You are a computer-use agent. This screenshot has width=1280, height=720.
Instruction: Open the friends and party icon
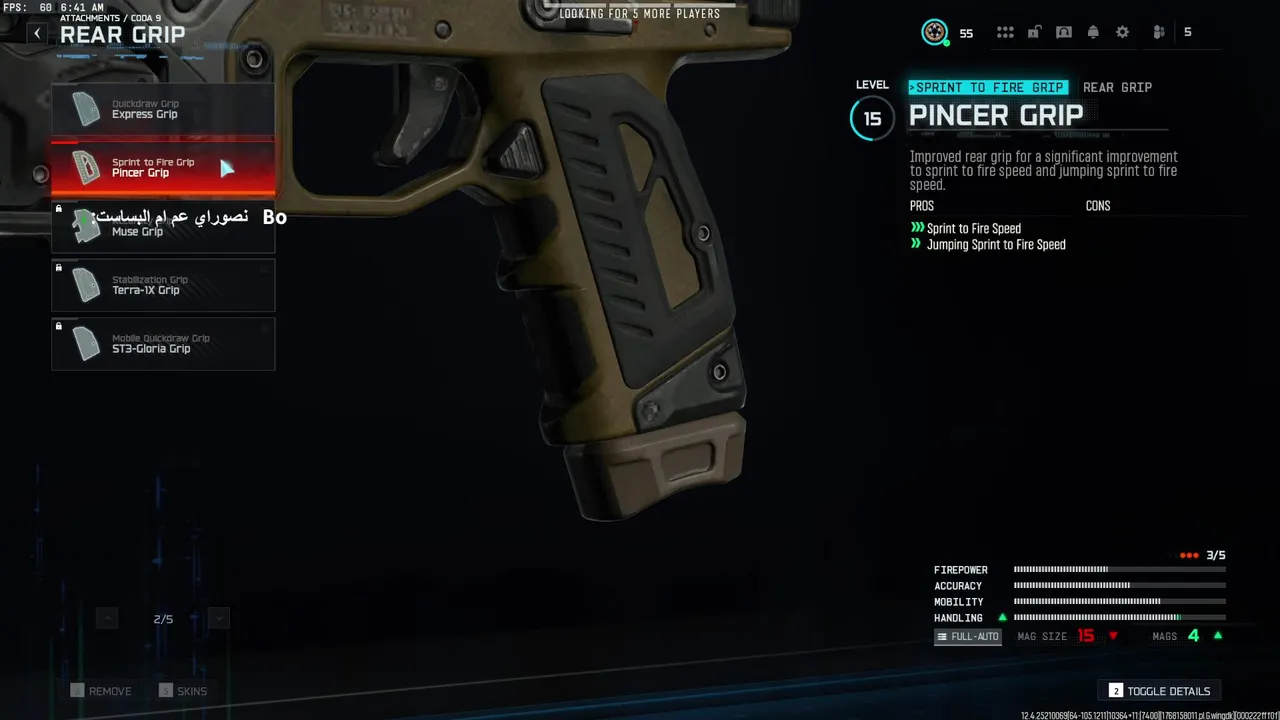[x=1159, y=32]
